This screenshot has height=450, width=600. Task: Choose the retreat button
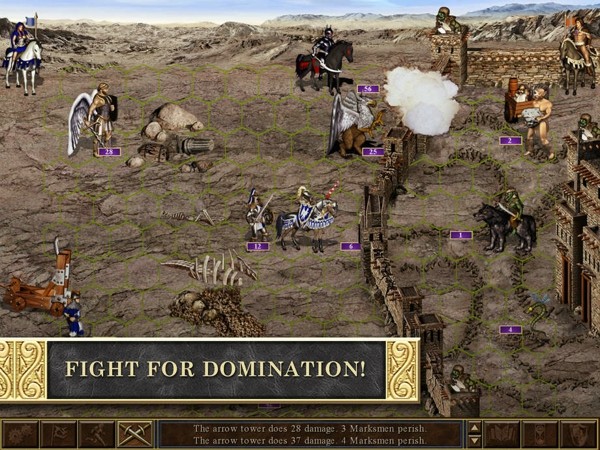(96, 434)
